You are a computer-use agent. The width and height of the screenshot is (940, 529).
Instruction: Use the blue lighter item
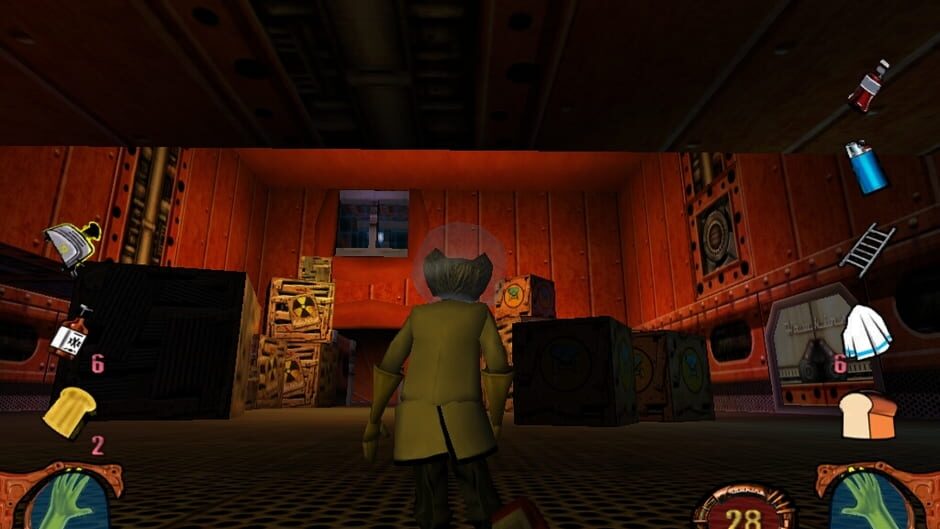click(x=866, y=166)
